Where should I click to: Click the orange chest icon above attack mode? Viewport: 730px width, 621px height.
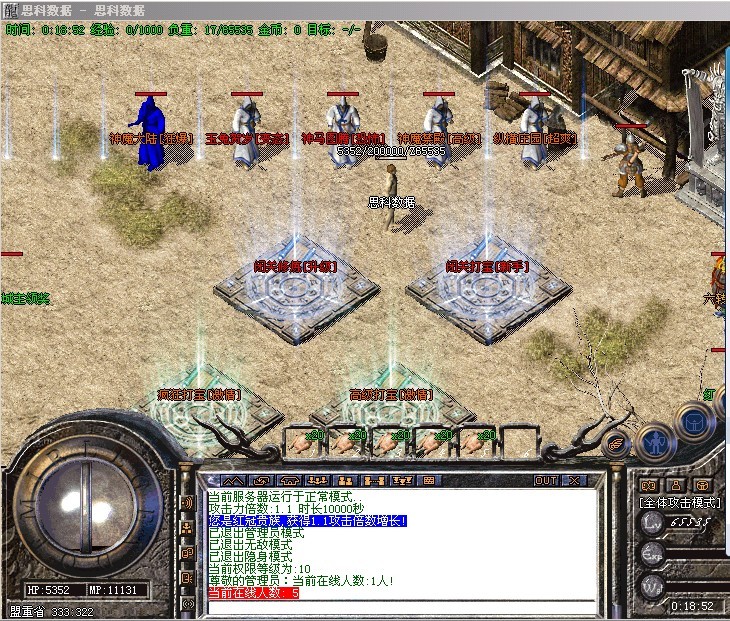click(x=704, y=484)
